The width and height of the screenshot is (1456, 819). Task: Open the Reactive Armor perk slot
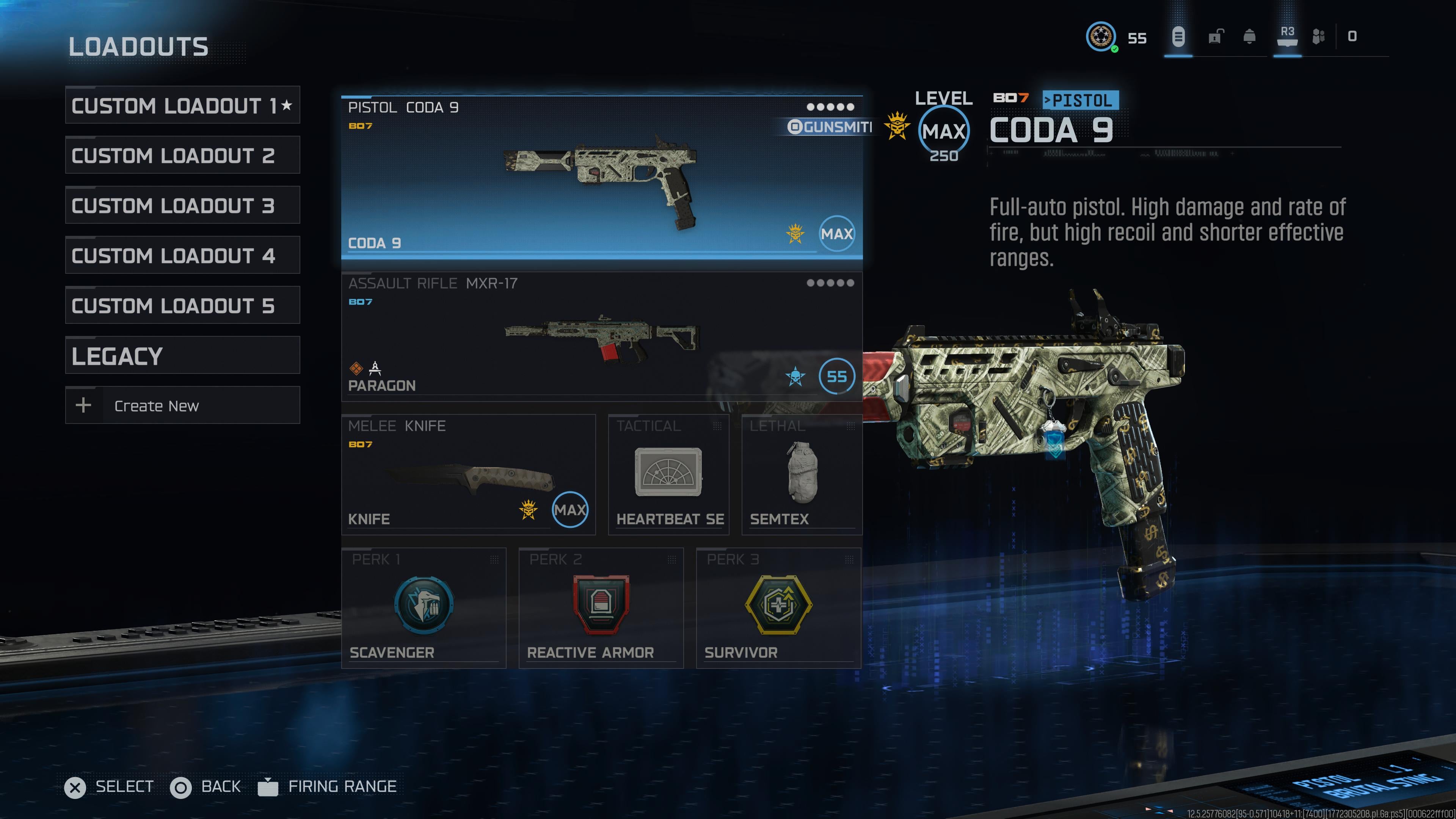tap(601, 608)
